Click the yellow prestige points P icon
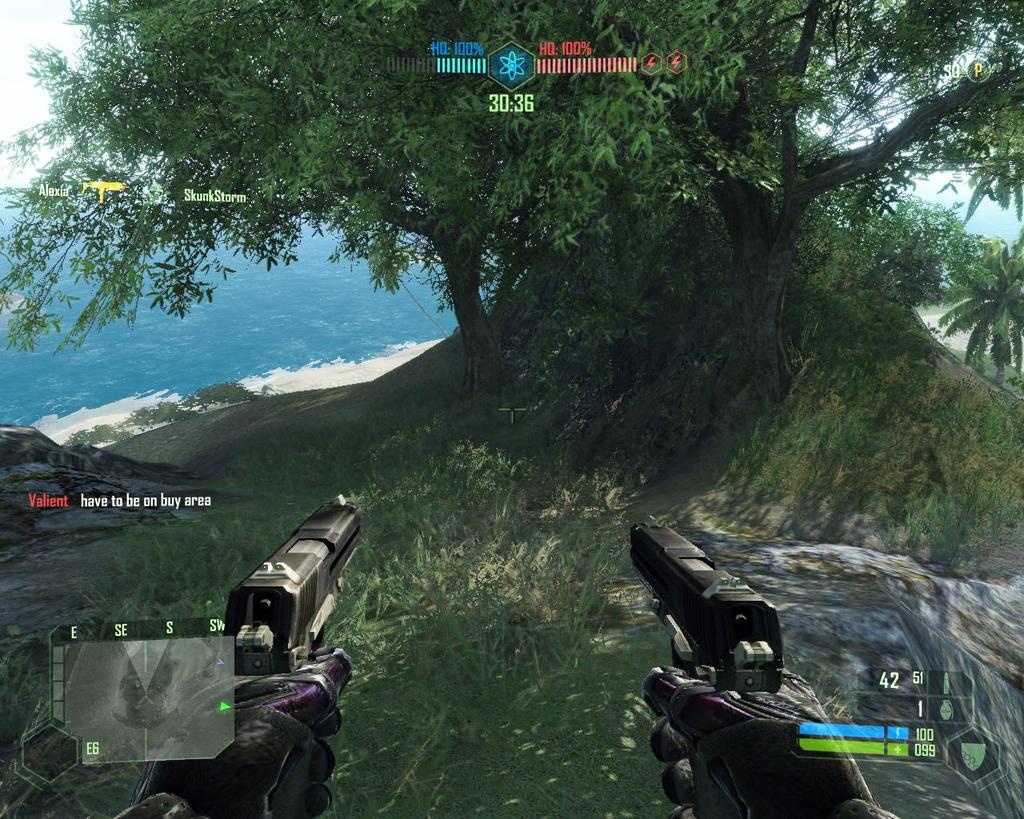 978,70
